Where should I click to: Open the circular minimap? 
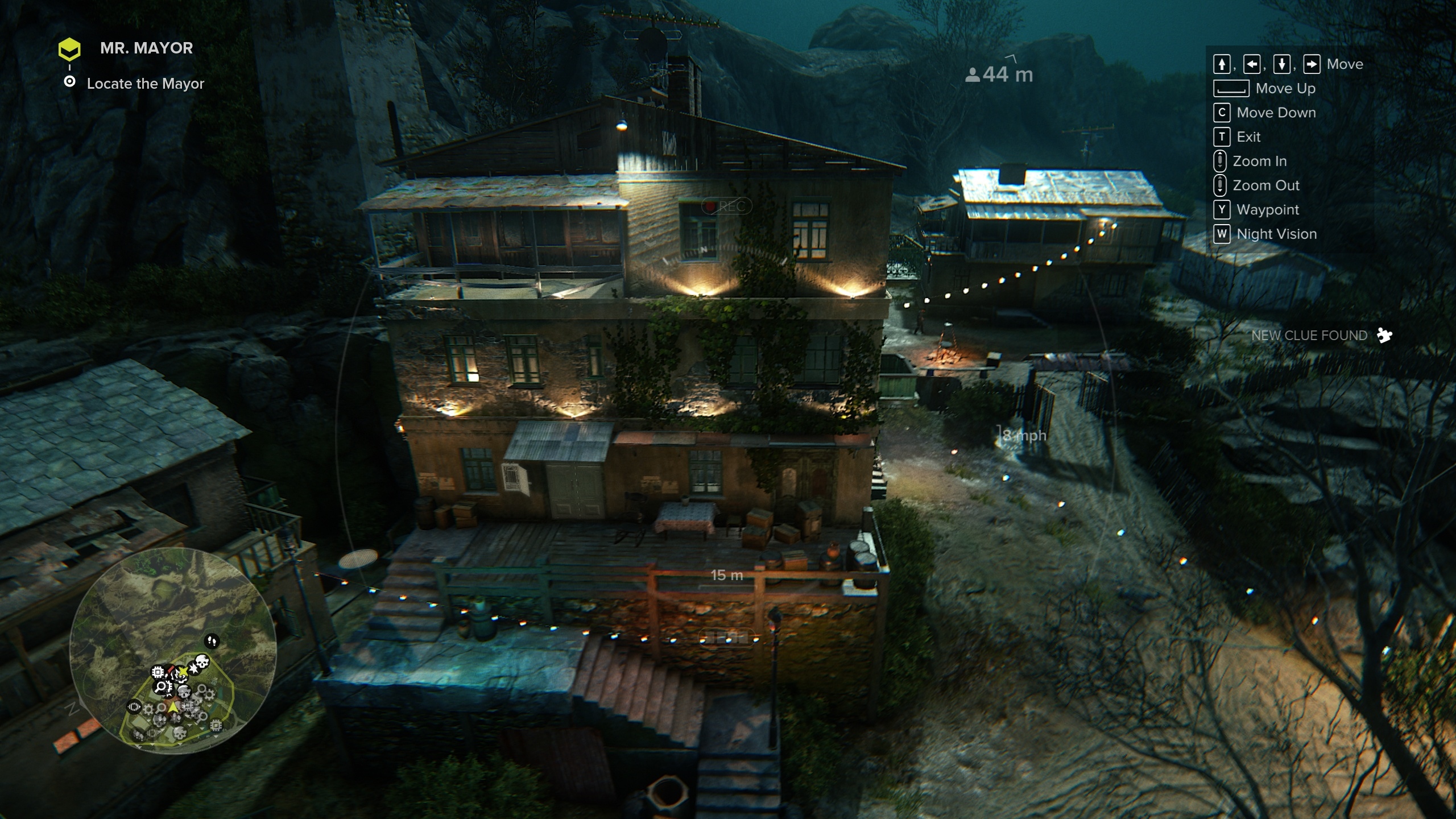click(x=173, y=650)
